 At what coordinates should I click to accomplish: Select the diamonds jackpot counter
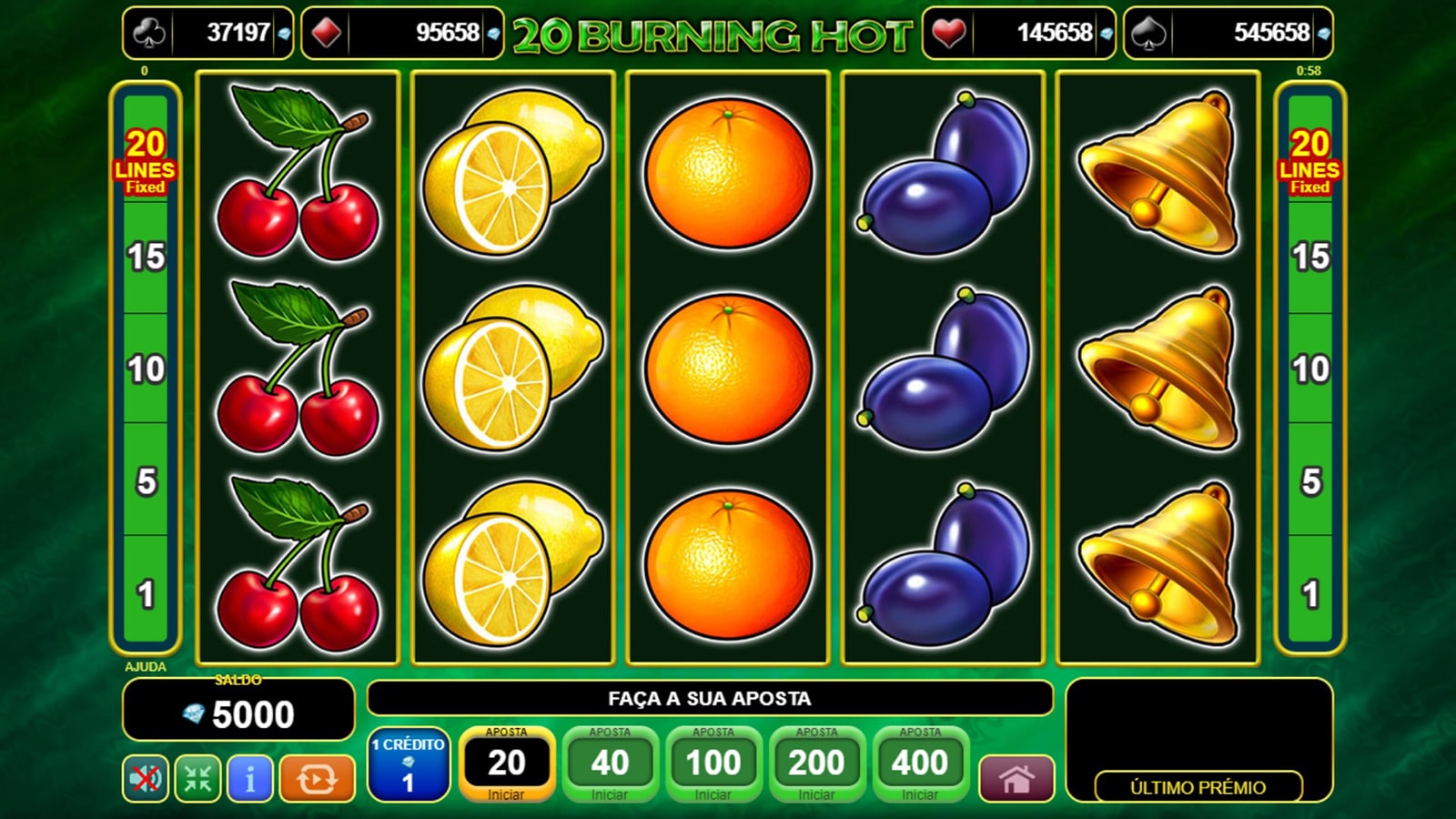click(x=401, y=34)
